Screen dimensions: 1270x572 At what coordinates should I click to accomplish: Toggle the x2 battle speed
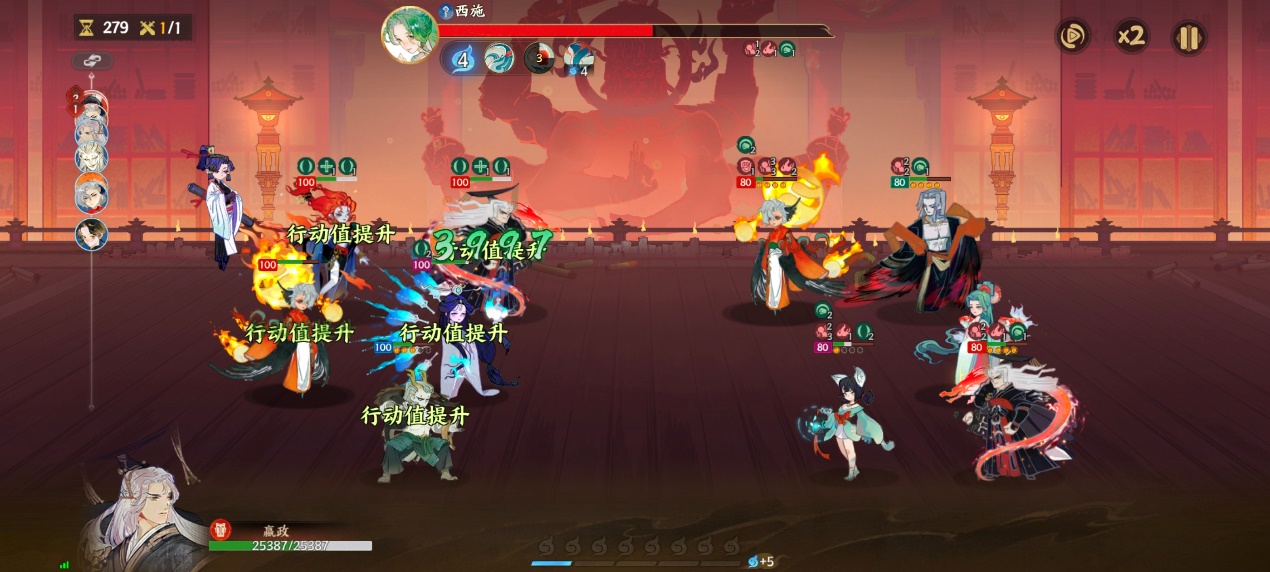[1131, 37]
